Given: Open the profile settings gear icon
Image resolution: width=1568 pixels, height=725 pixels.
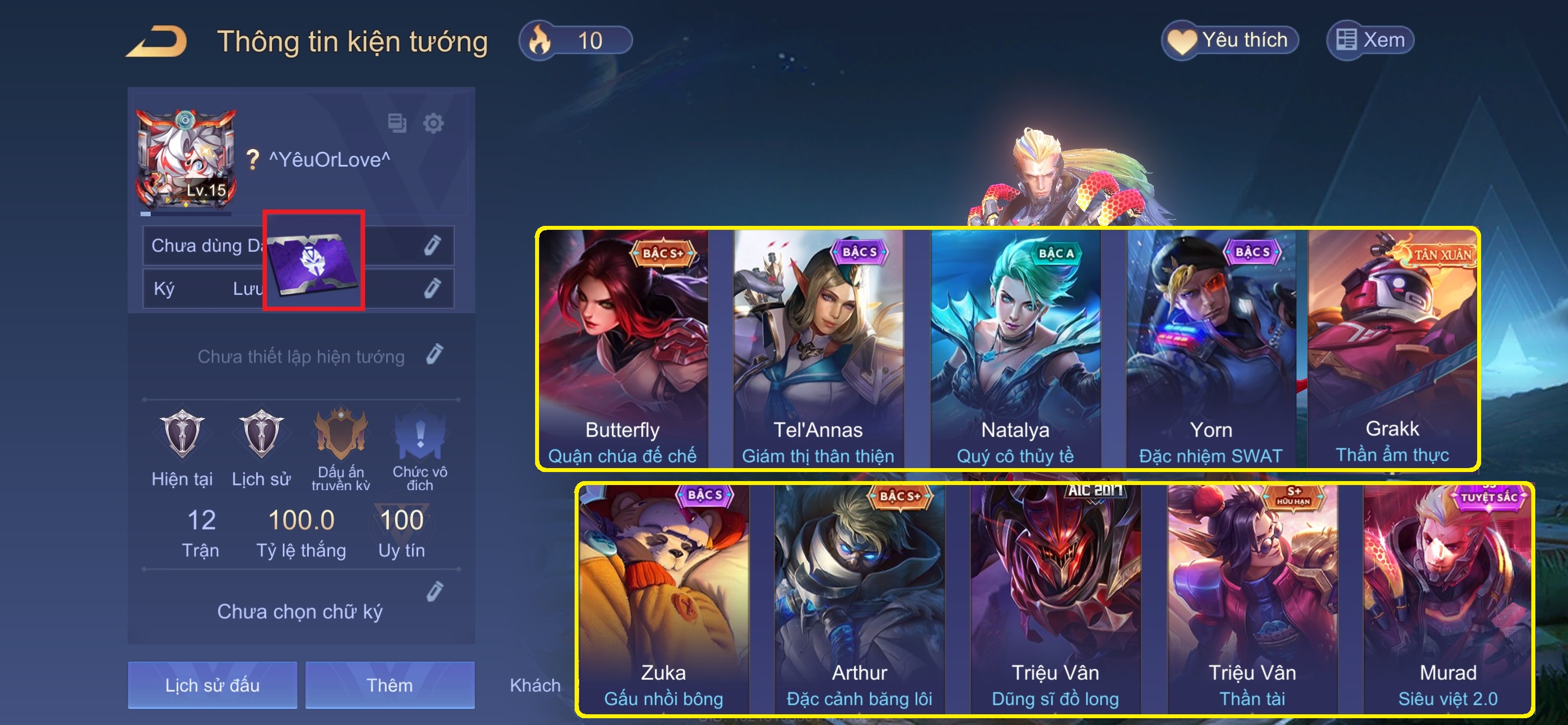Looking at the screenshot, I should tap(433, 124).
